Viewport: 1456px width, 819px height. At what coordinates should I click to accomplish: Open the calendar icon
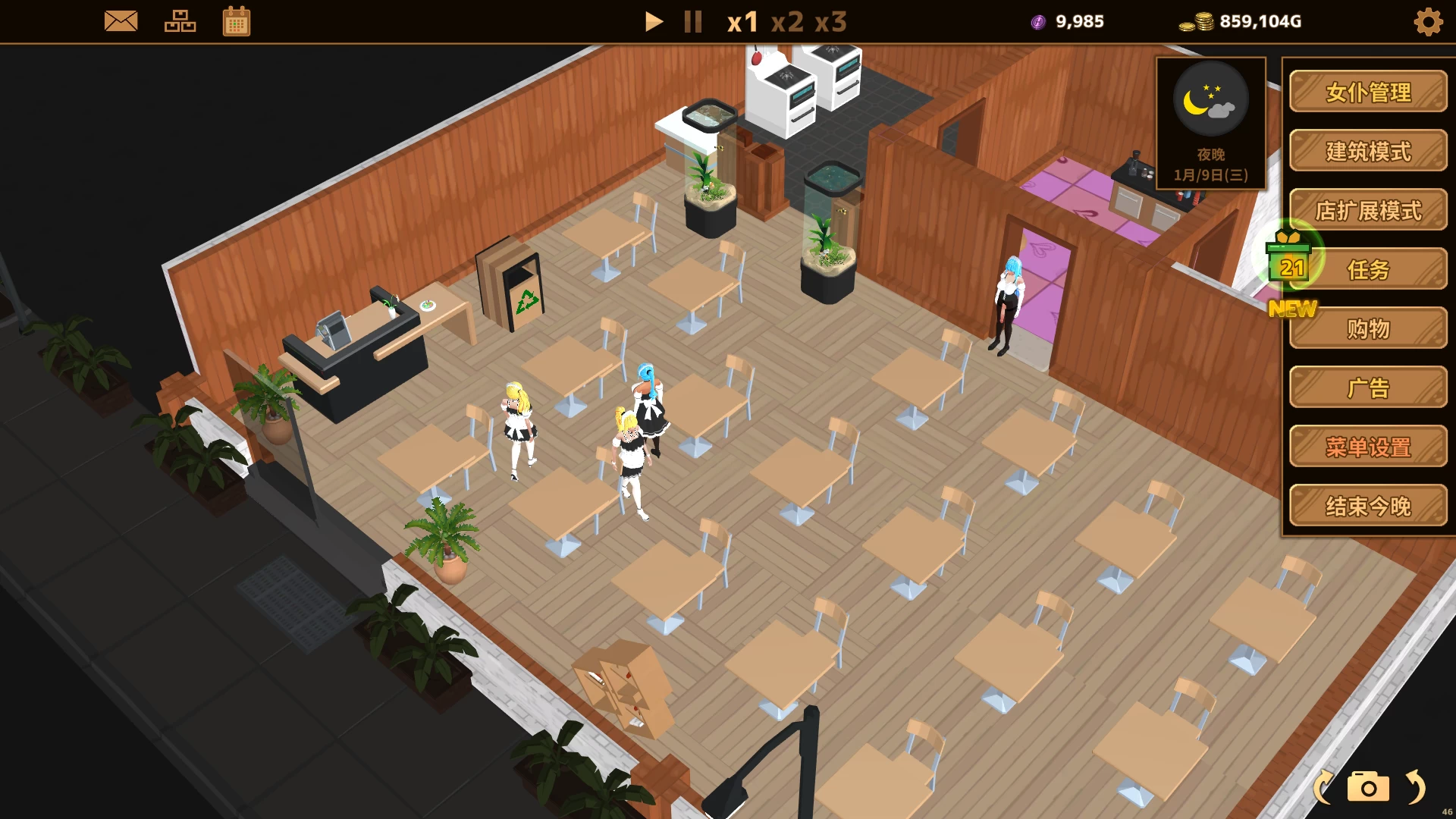[x=236, y=21]
